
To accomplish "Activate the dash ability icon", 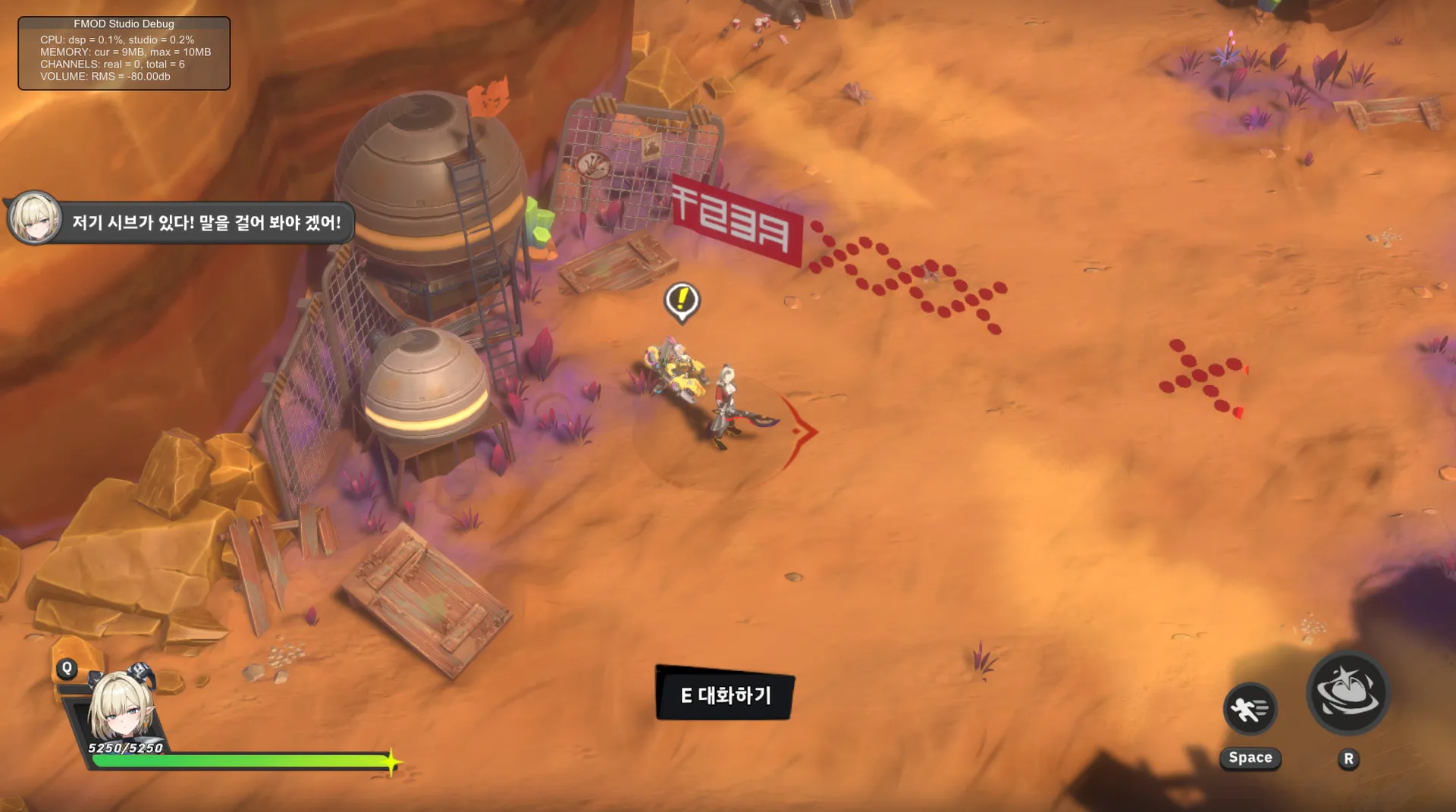I will click(1250, 710).
